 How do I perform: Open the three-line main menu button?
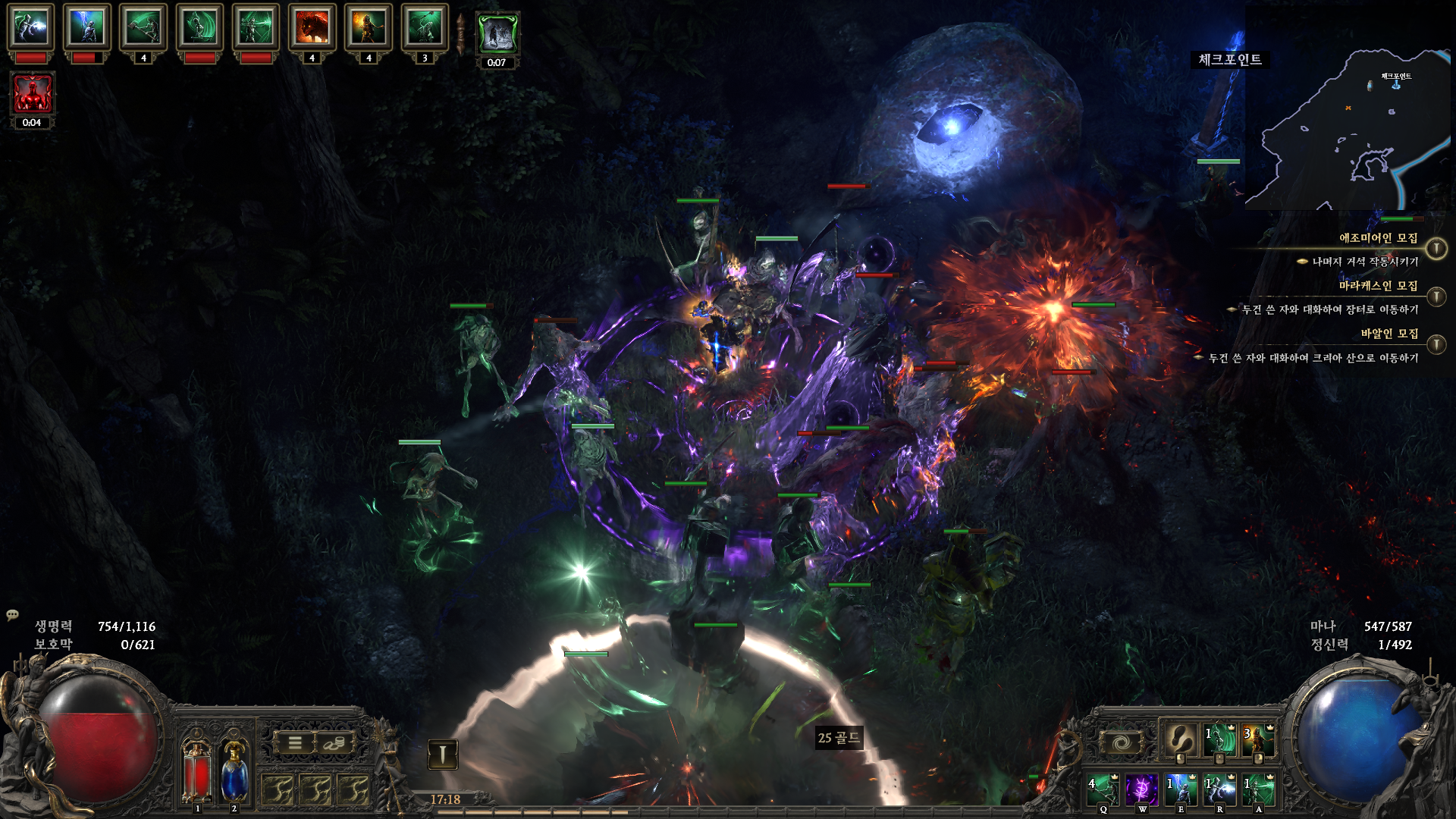coord(295,743)
